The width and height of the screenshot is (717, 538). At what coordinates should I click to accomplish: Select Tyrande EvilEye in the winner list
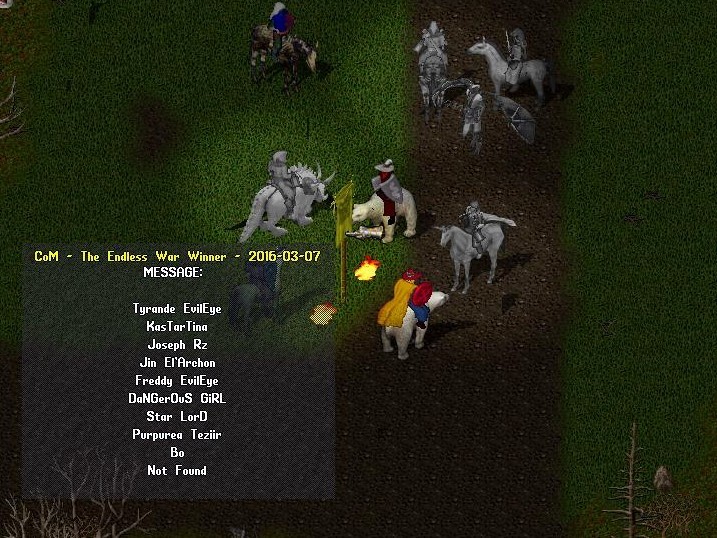click(x=175, y=309)
